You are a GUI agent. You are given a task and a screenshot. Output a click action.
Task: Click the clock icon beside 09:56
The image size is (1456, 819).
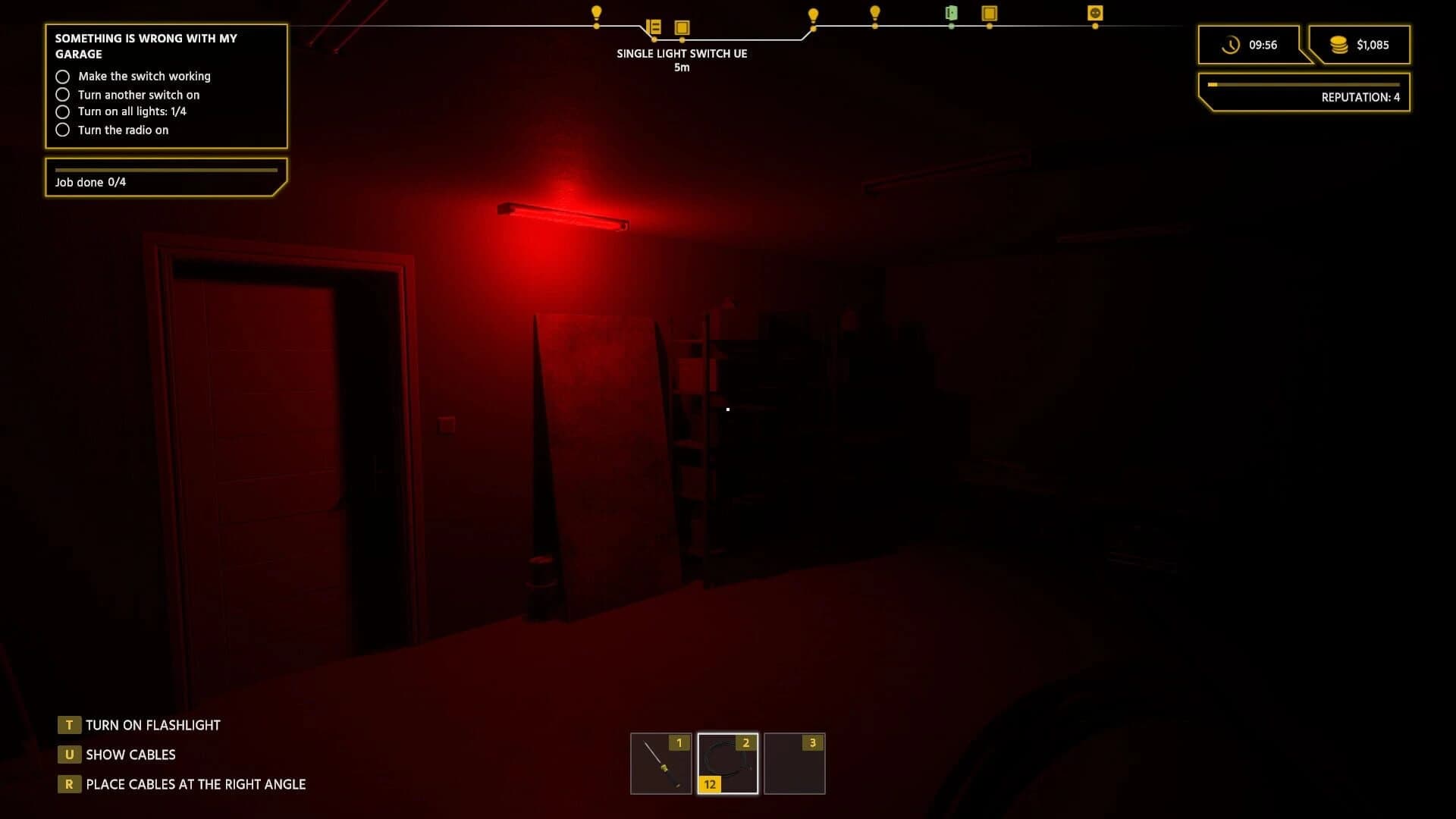tap(1232, 45)
